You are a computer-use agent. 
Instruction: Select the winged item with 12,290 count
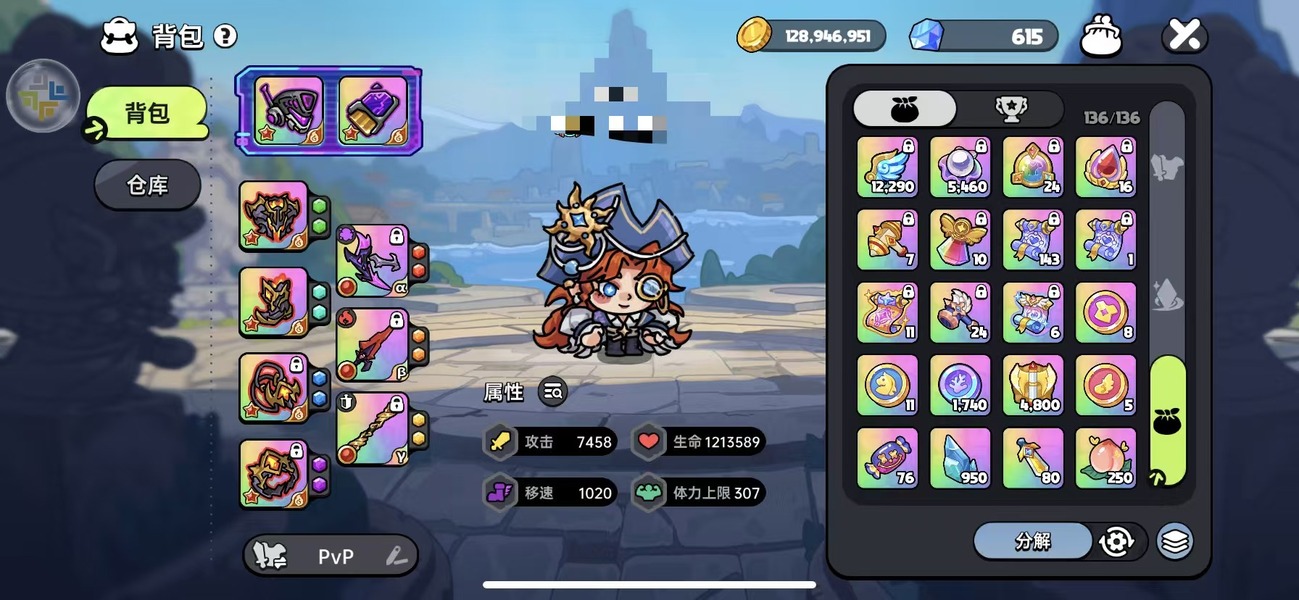[887, 167]
